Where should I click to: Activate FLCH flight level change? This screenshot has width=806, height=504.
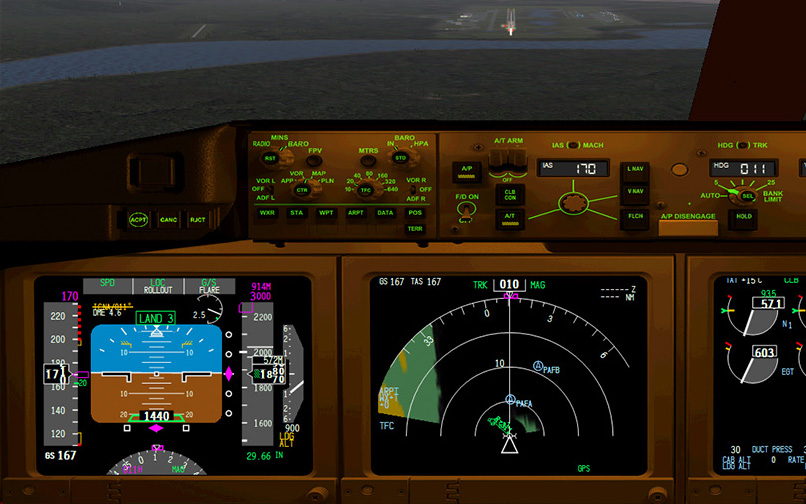tap(635, 216)
